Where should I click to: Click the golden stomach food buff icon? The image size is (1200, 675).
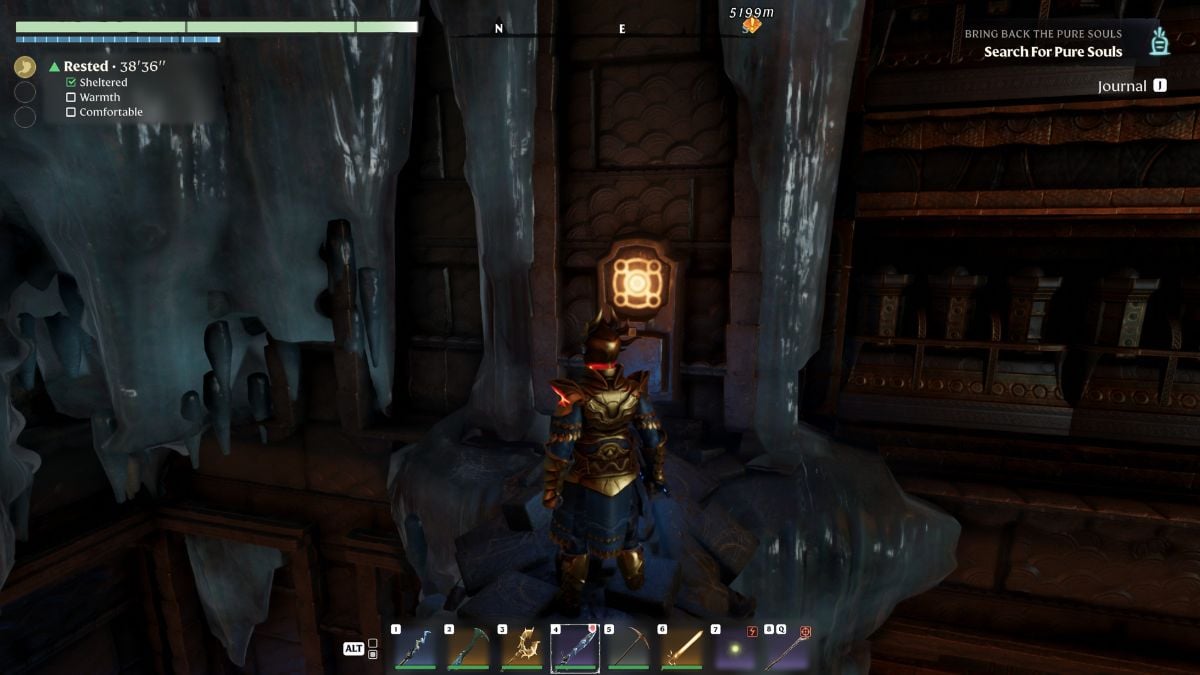[25, 67]
